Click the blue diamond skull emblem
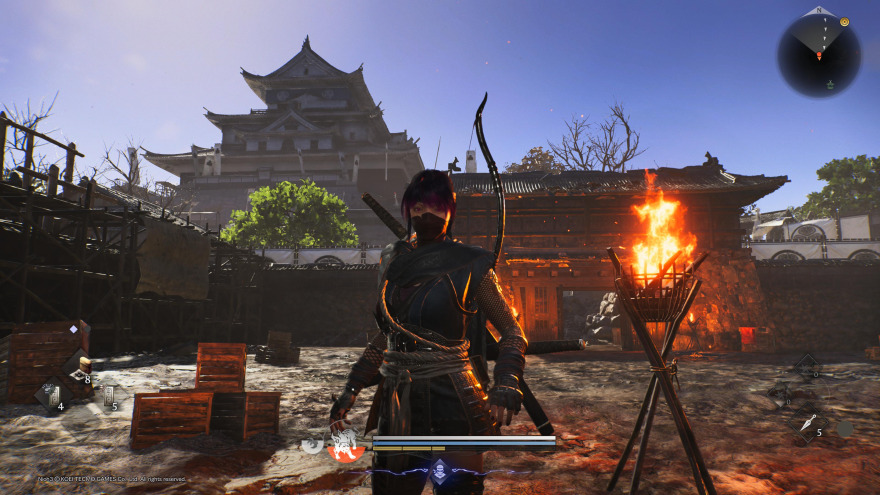The image size is (880, 495). pos(439,470)
